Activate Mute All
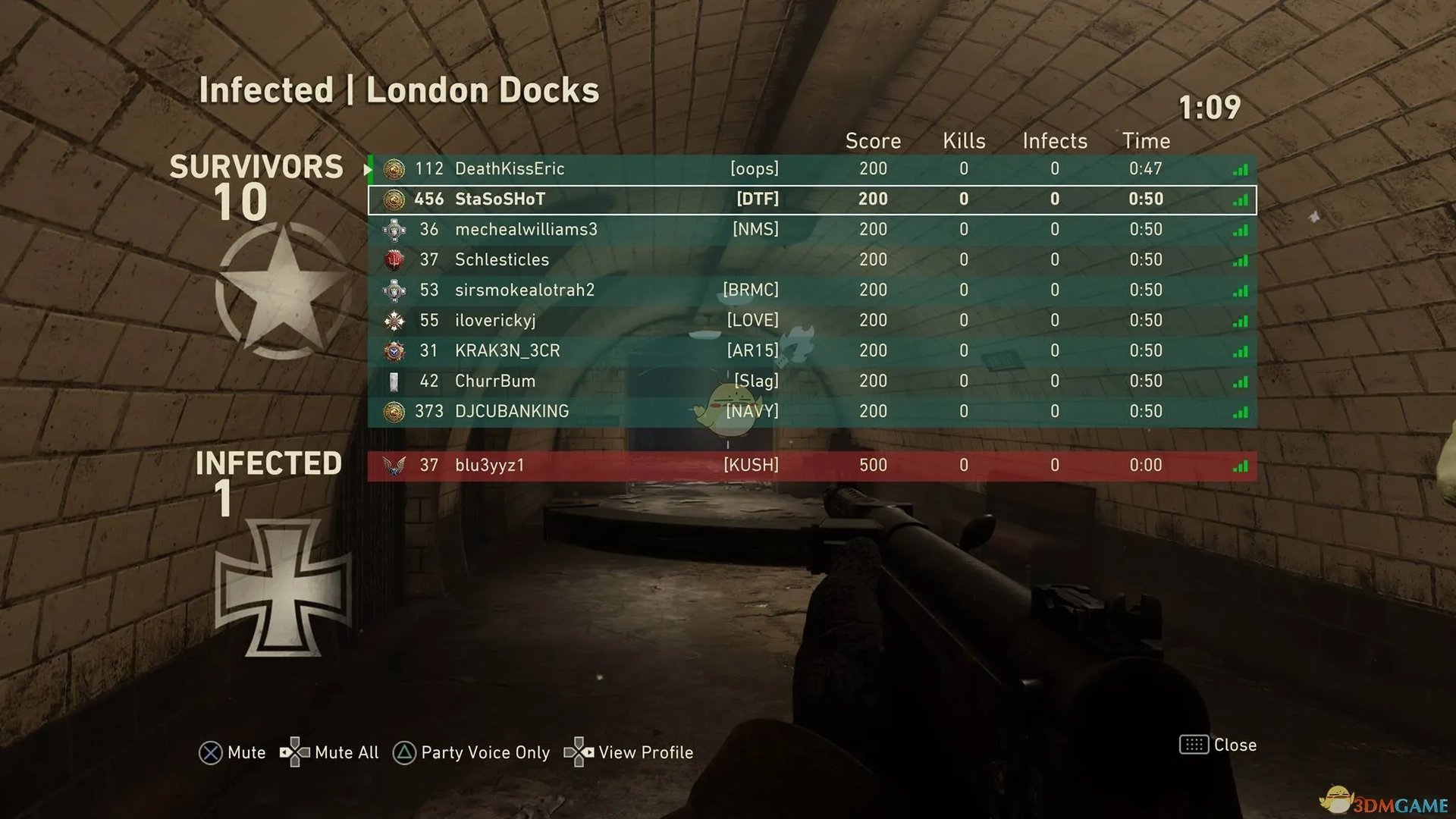 coord(329,752)
